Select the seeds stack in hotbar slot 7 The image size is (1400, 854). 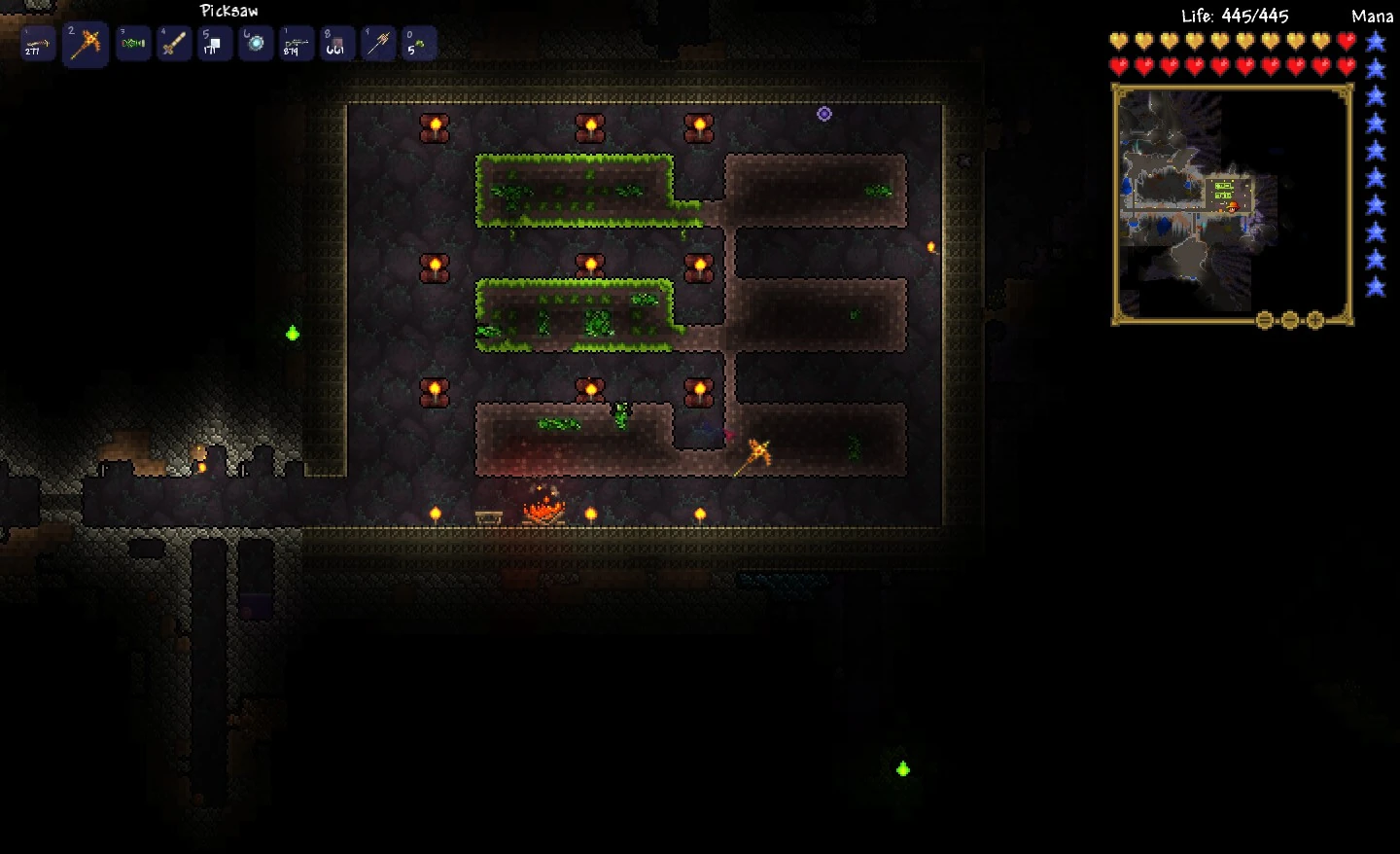point(296,44)
